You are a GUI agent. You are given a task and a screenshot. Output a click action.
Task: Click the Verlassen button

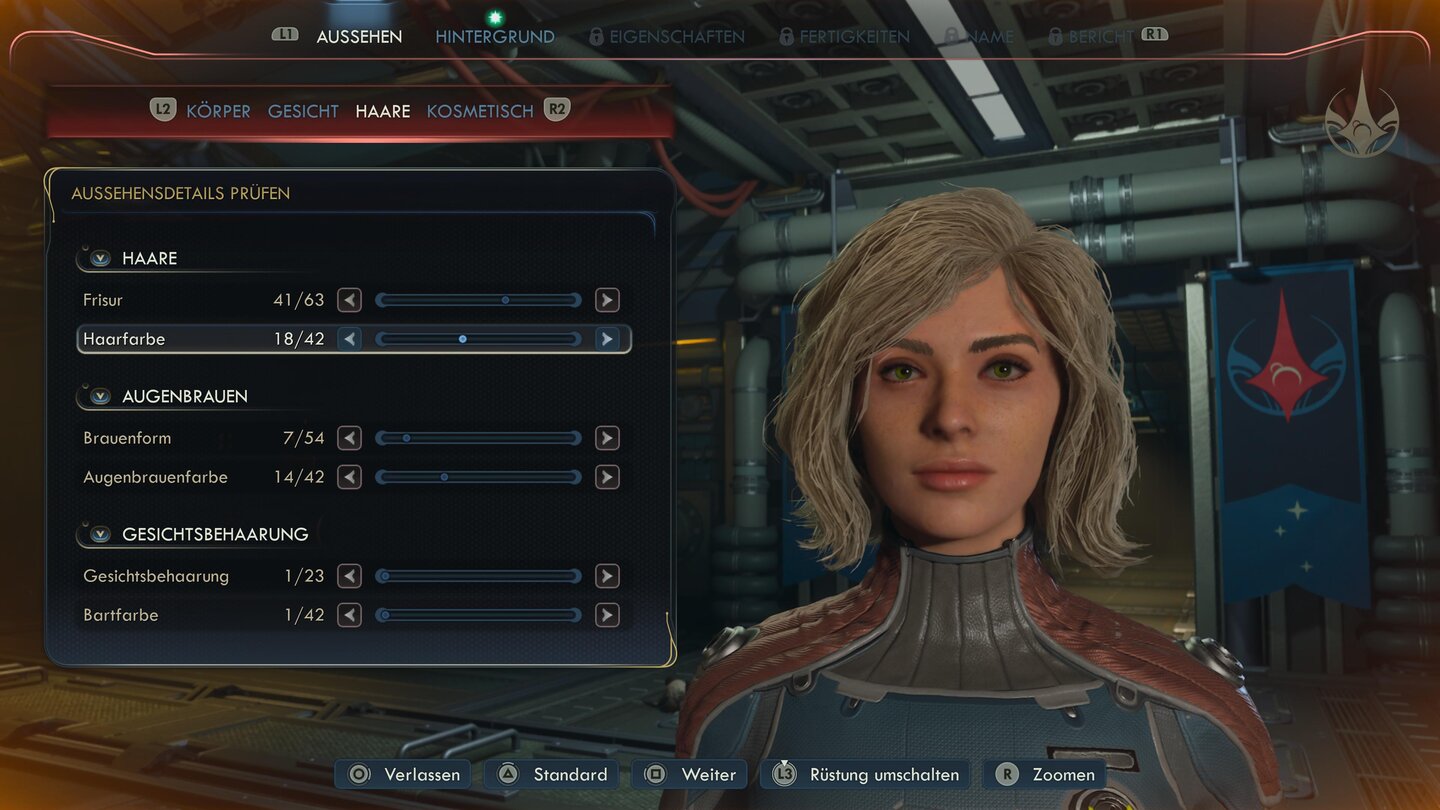pos(405,774)
